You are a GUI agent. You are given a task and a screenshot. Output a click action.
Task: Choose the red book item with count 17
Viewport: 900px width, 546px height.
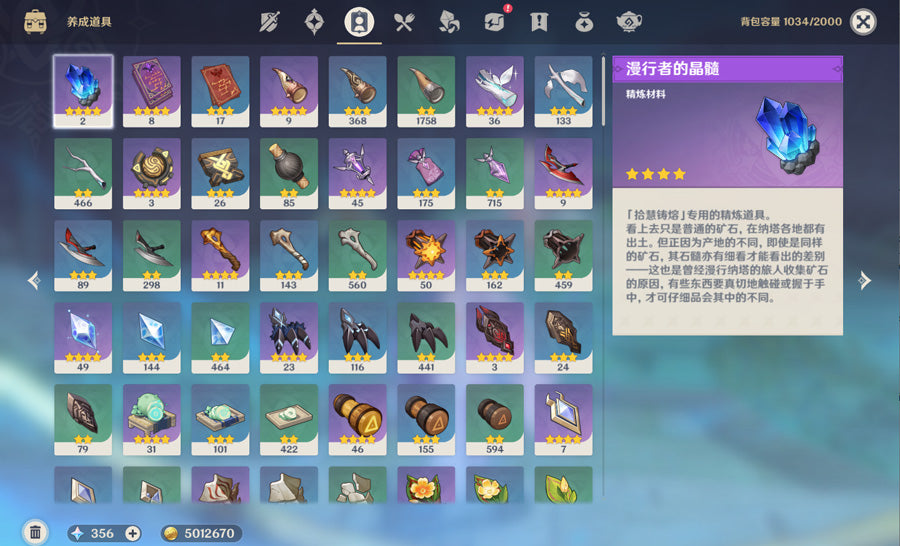pos(220,90)
